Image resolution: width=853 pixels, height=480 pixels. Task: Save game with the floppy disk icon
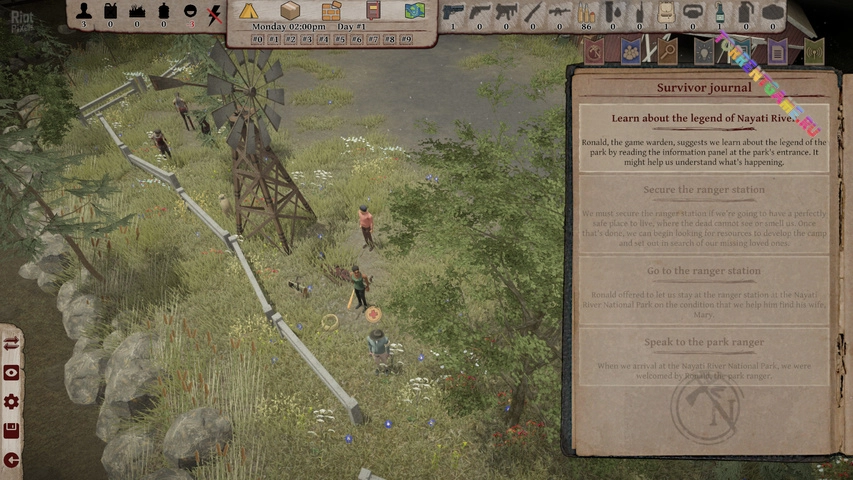tap(11, 430)
